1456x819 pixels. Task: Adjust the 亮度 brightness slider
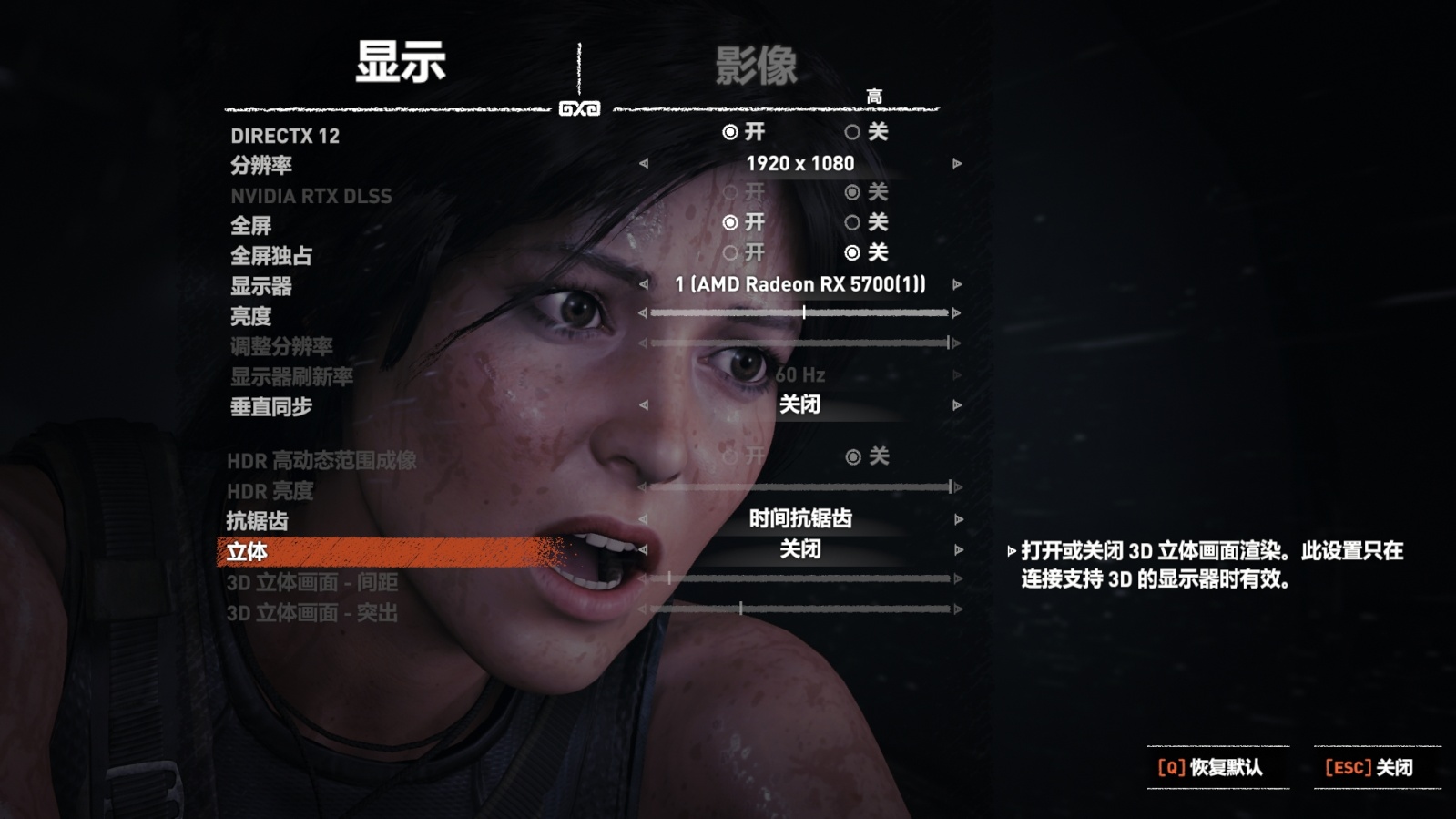pos(805,311)
